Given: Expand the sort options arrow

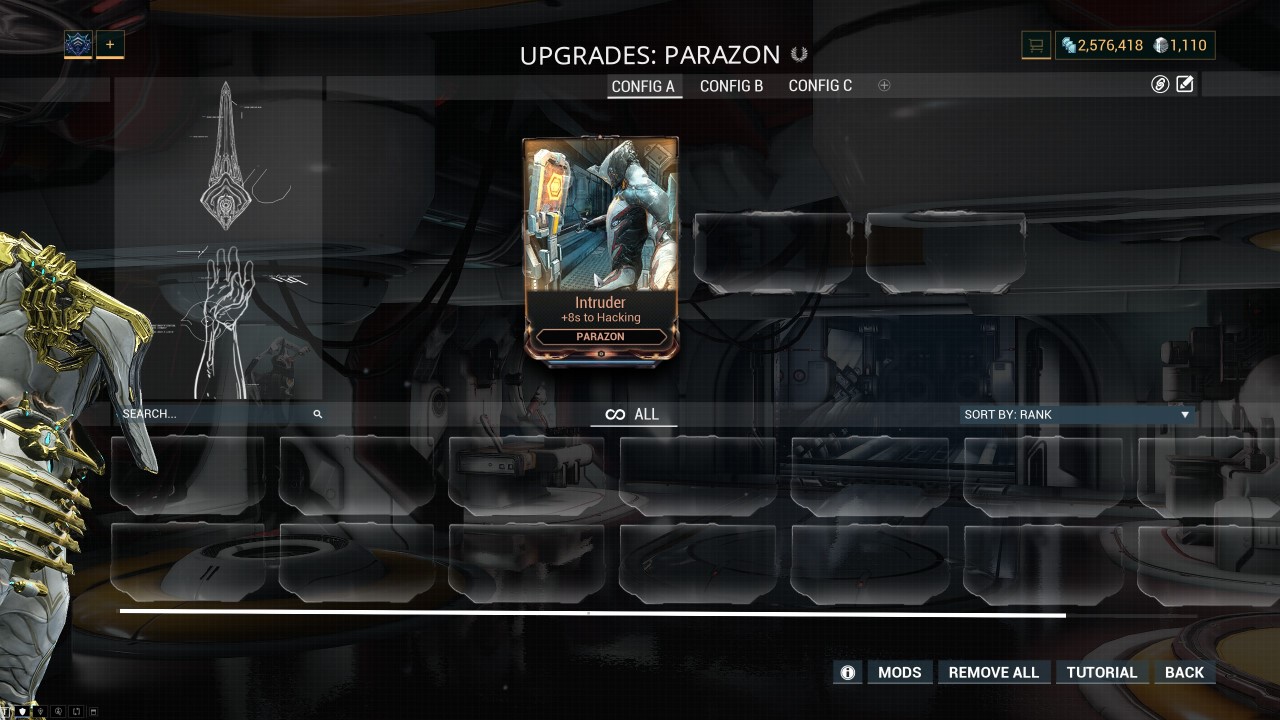Looking at the screenshot, I should [1185, 414].
